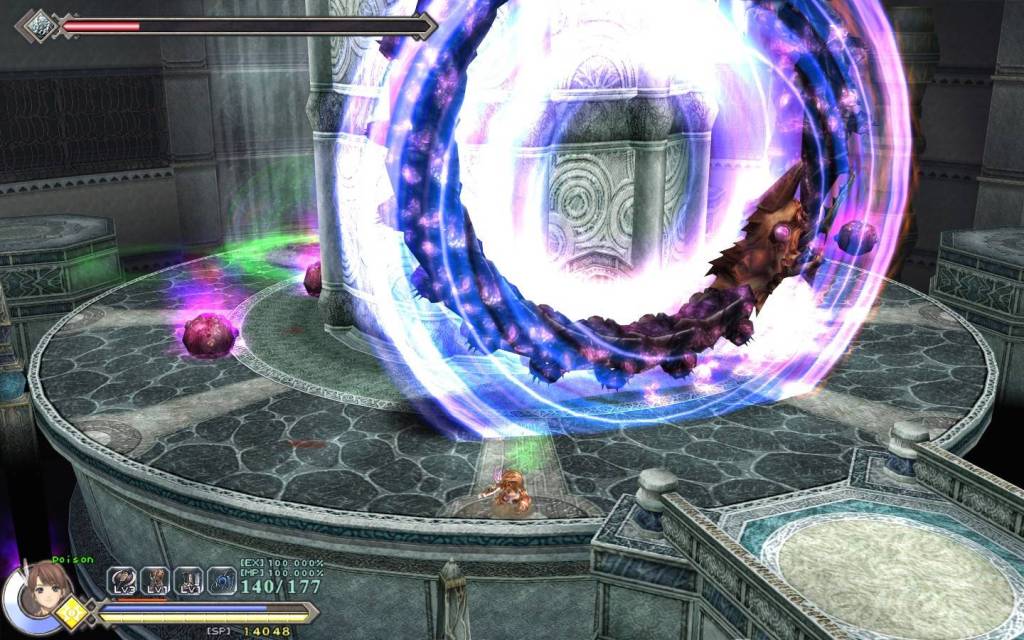
Task: Click the blue swirl item icon
Action: click(x=222, y=581)
